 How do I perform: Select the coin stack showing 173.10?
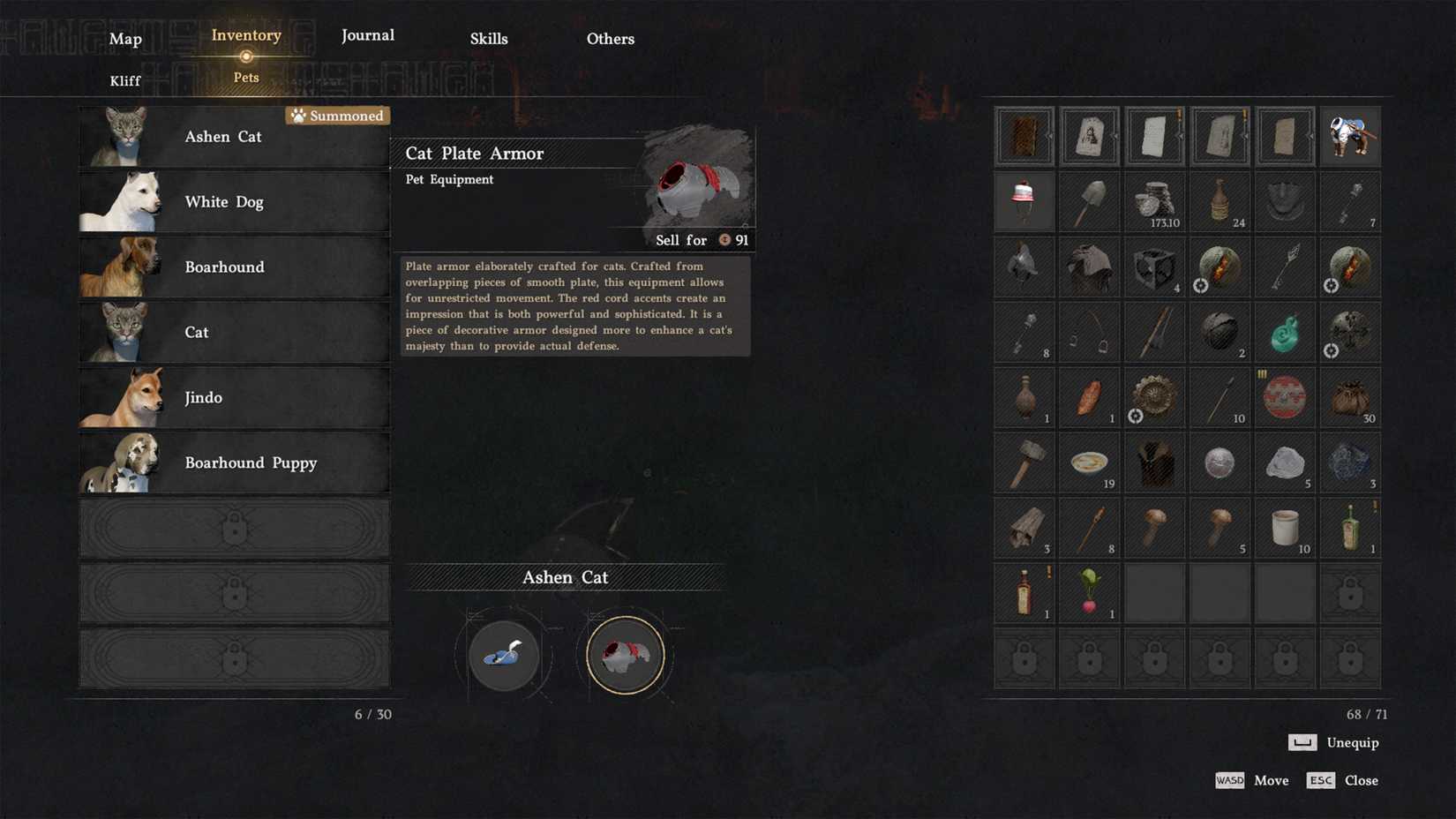[1154, 201]
